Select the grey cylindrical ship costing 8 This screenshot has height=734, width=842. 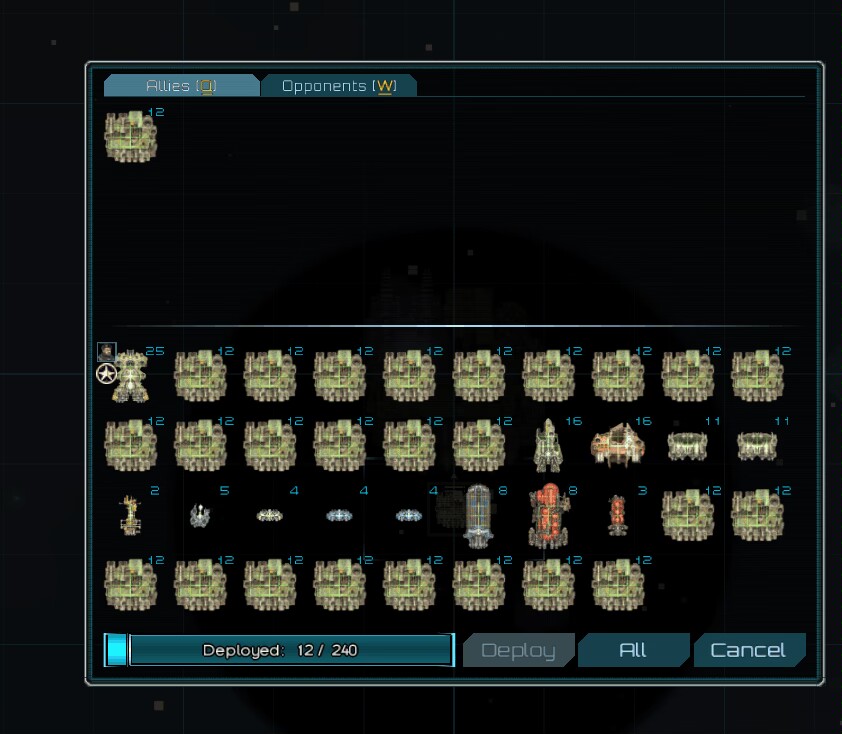pos(478,515)
